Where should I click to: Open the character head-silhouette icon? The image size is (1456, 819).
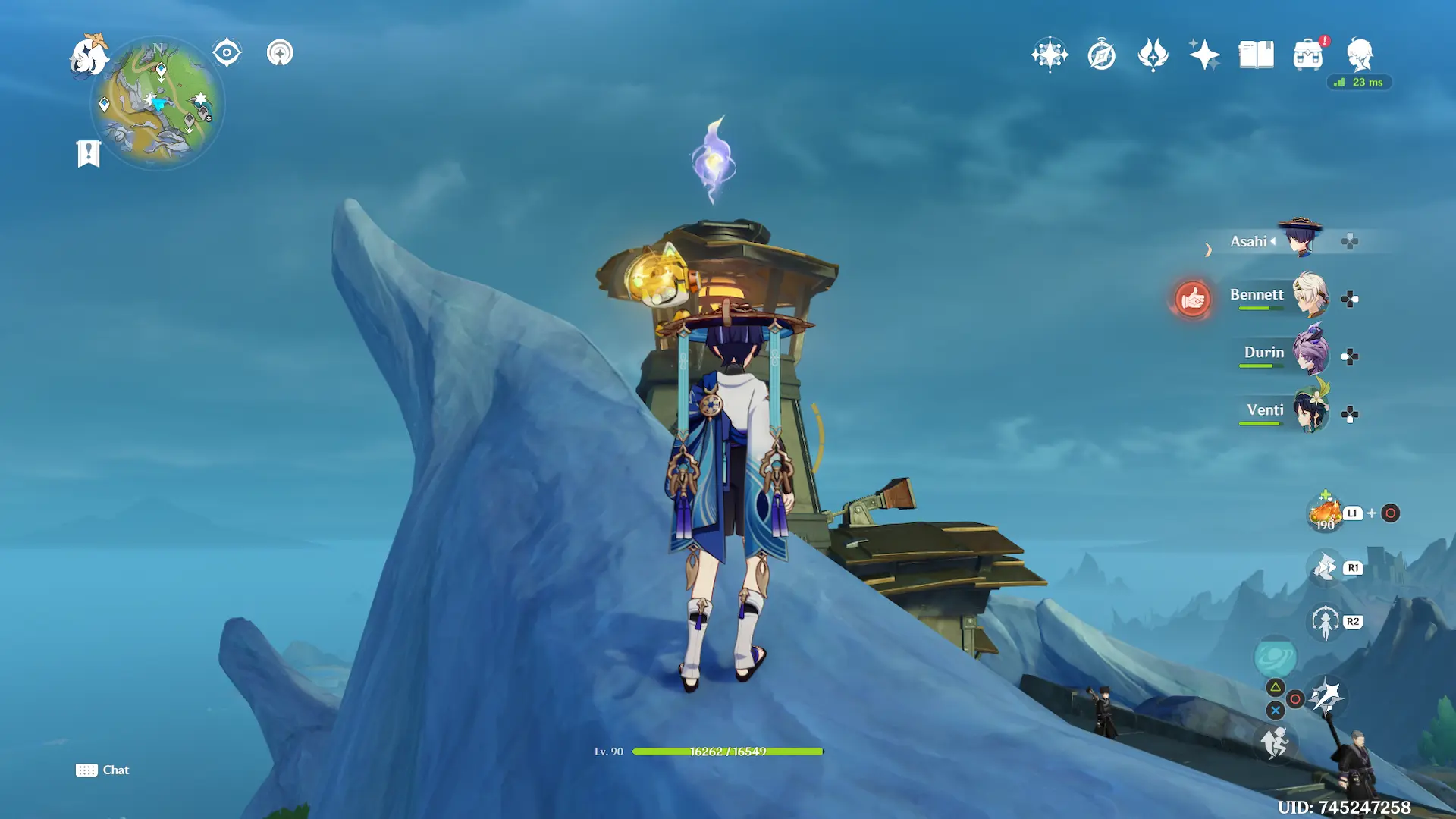pos(1360,55)
